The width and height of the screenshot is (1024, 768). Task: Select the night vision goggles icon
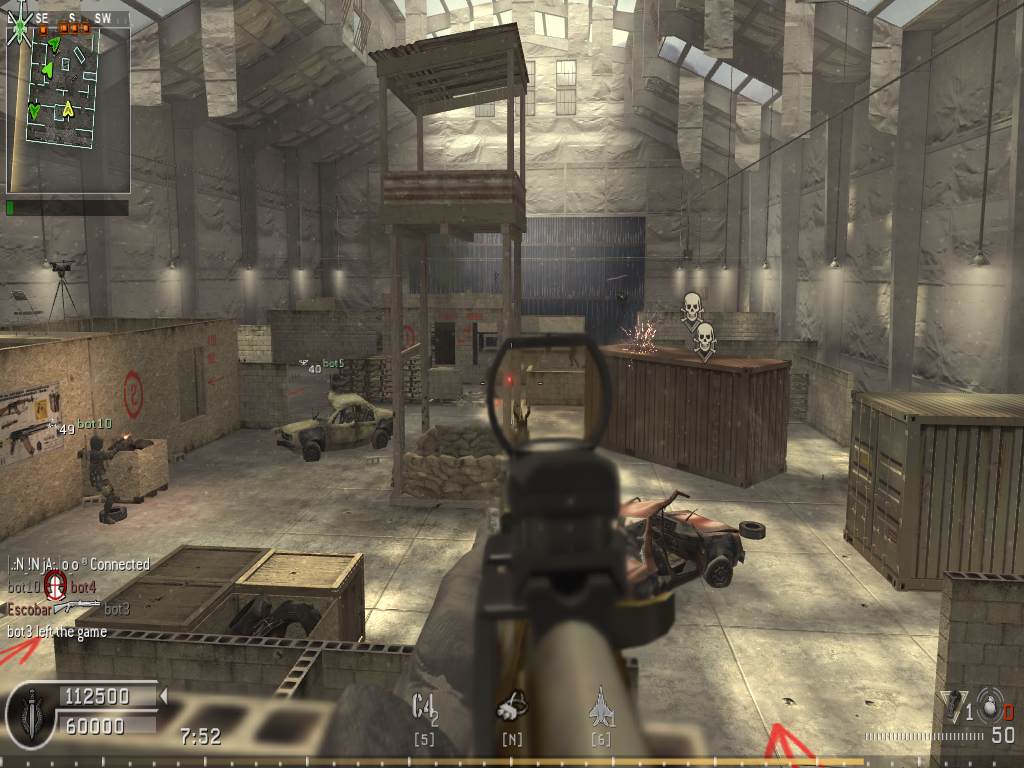tap(511, 707)
